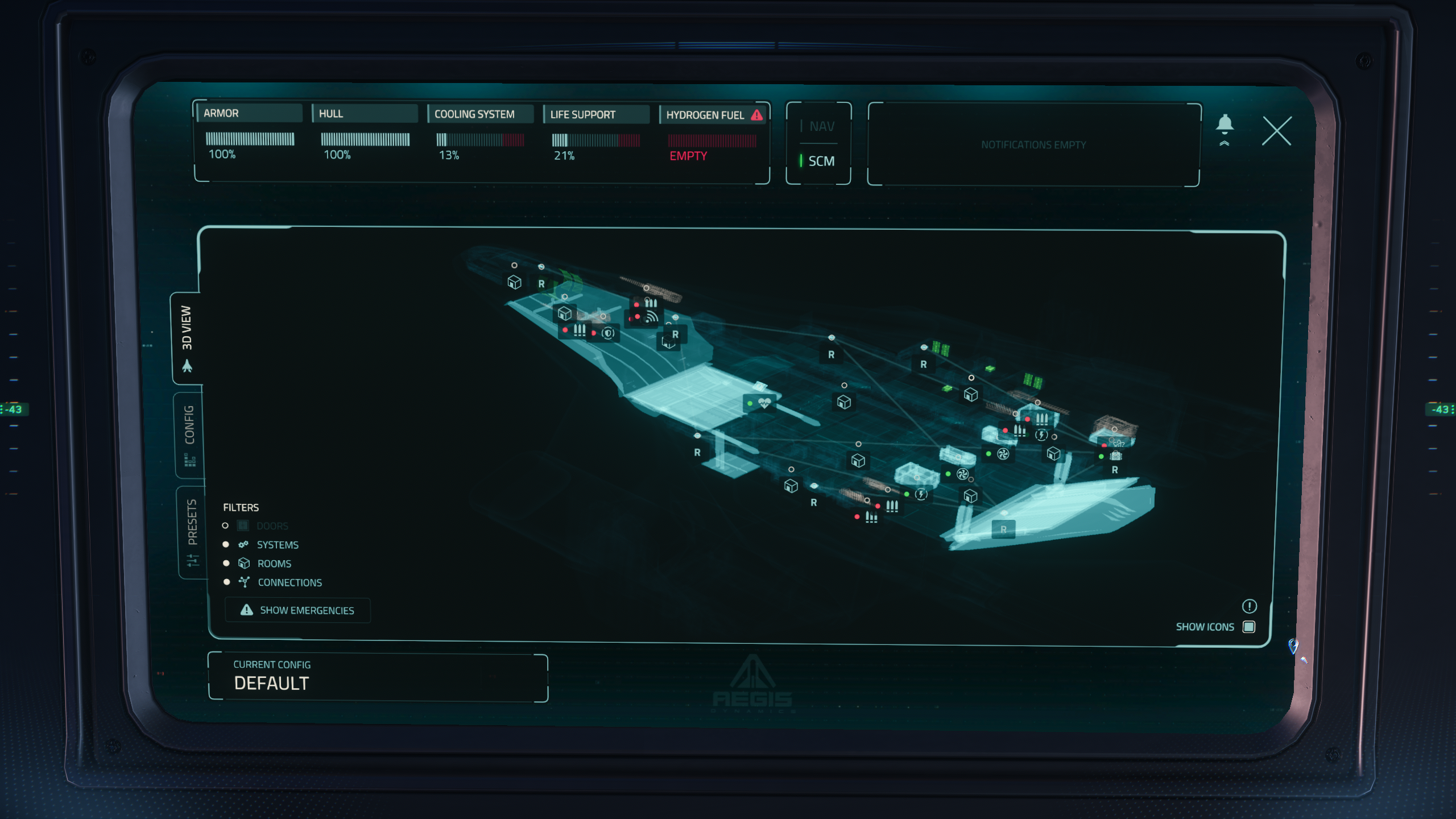Open the 3D VIEW tab
Image resolution: width=1456 pixels, height=819 pixels.
(187, 338)
